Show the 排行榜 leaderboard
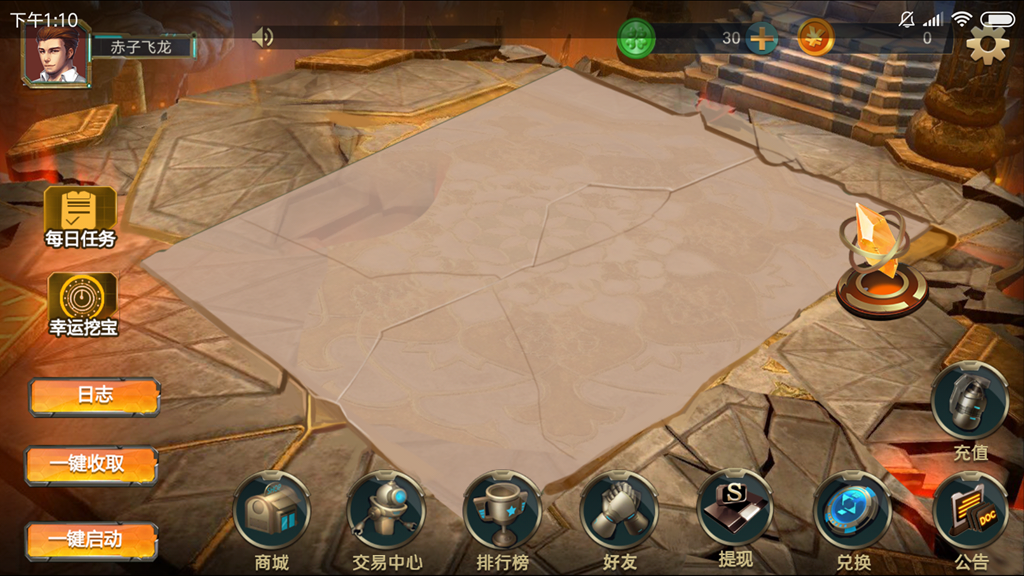The height and width of the screenshot is (576, 1024). (502, 512)
